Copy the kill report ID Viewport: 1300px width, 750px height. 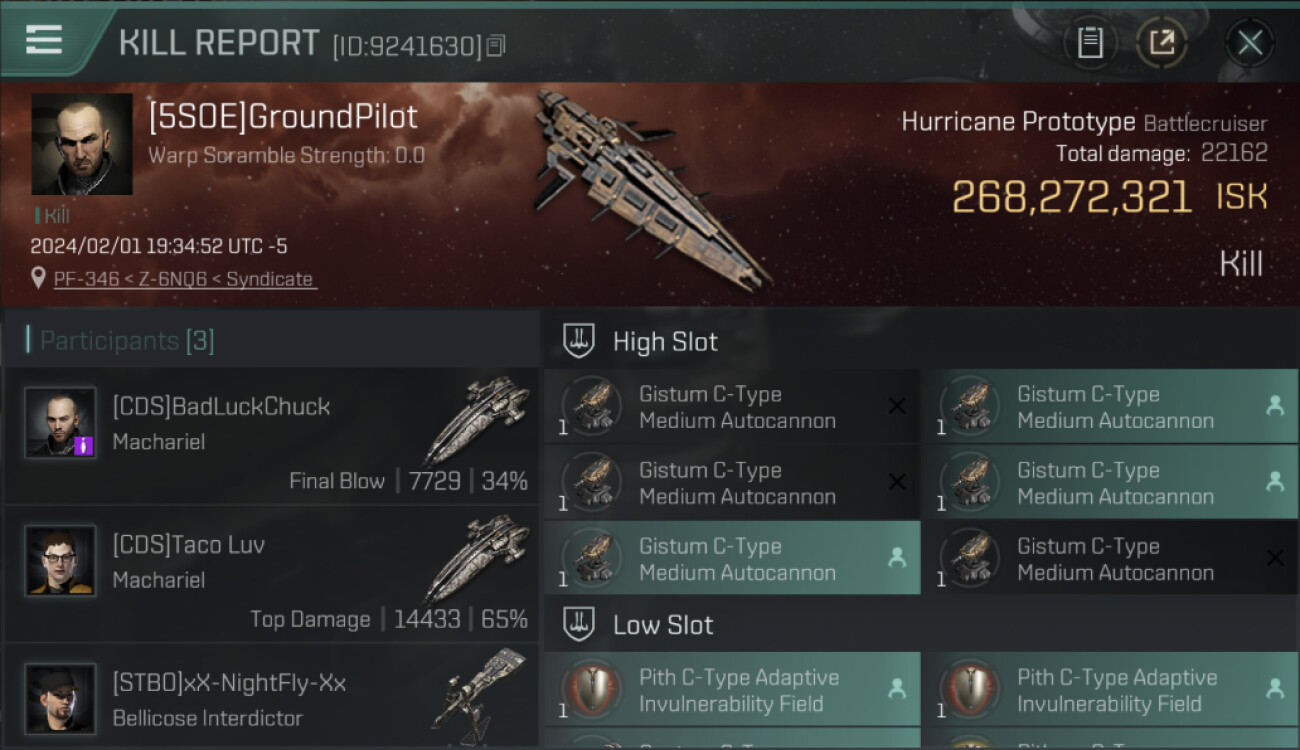[497, 45]
